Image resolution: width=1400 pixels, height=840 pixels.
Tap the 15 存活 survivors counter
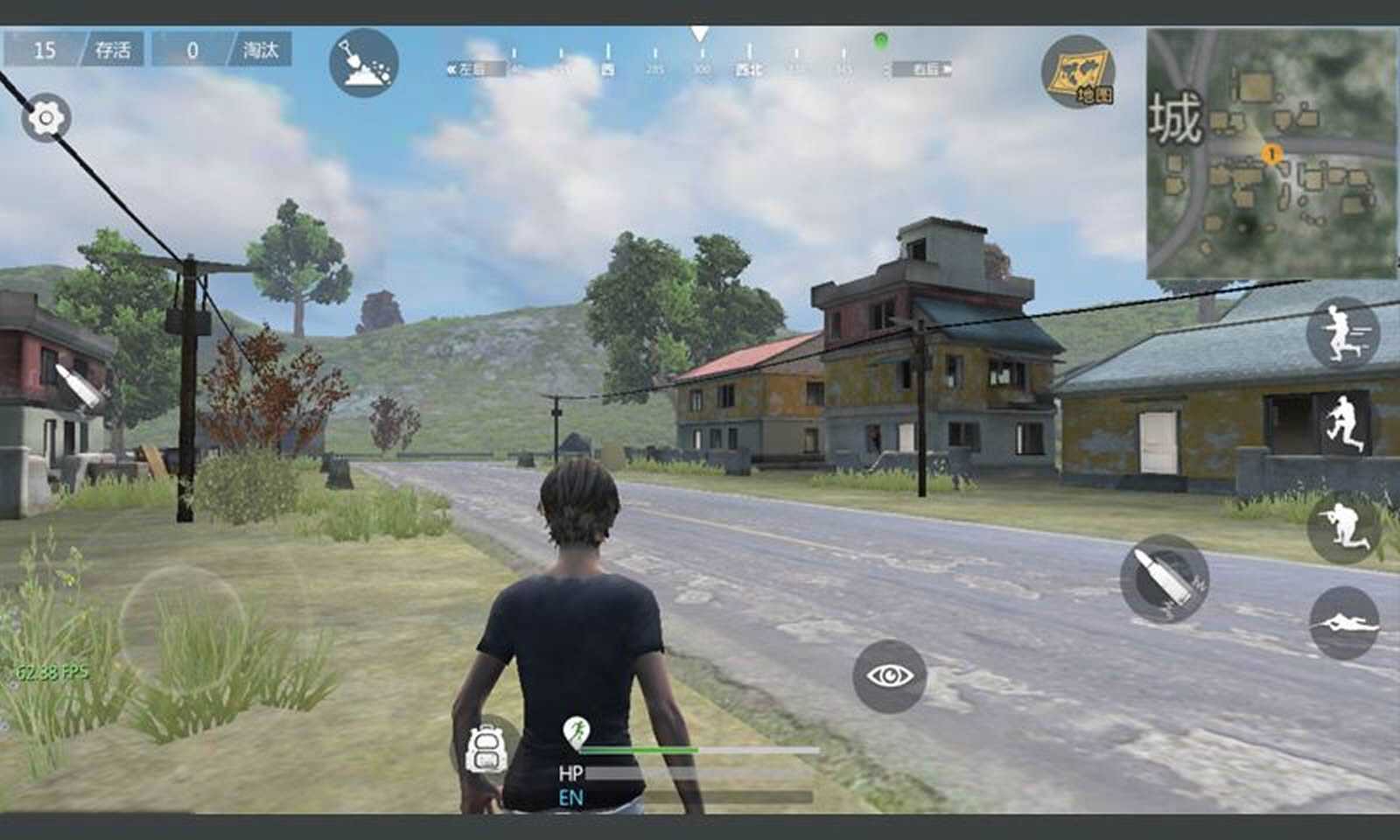pyautogui.click(x=74, y=52)
